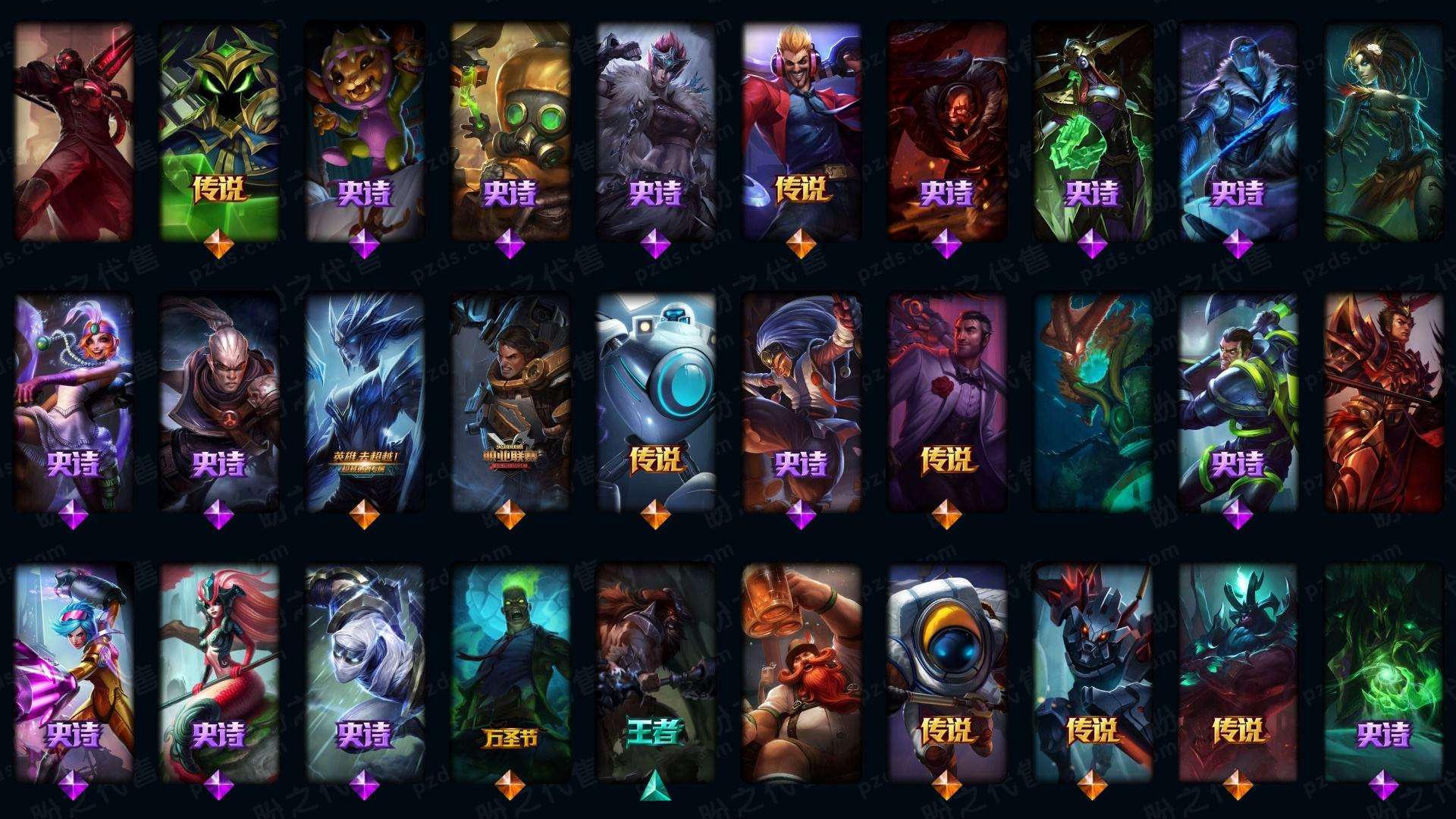The height and width of the screenshot is (819, 1456).
Task: Open the bald ponytail monk skin card
Action: click(218, 402)
